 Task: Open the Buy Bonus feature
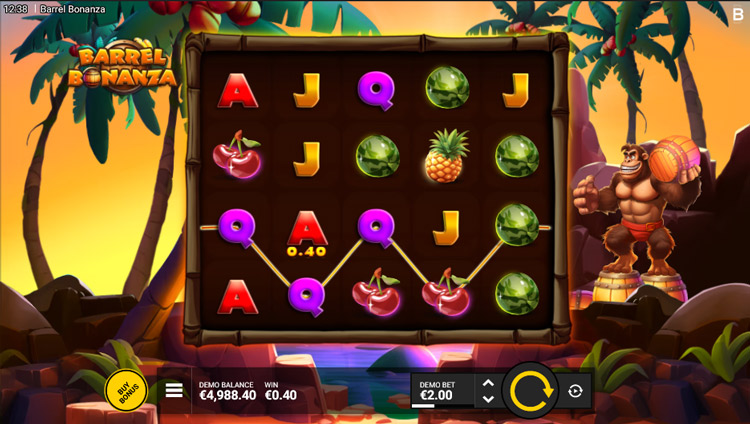point(126,389)
